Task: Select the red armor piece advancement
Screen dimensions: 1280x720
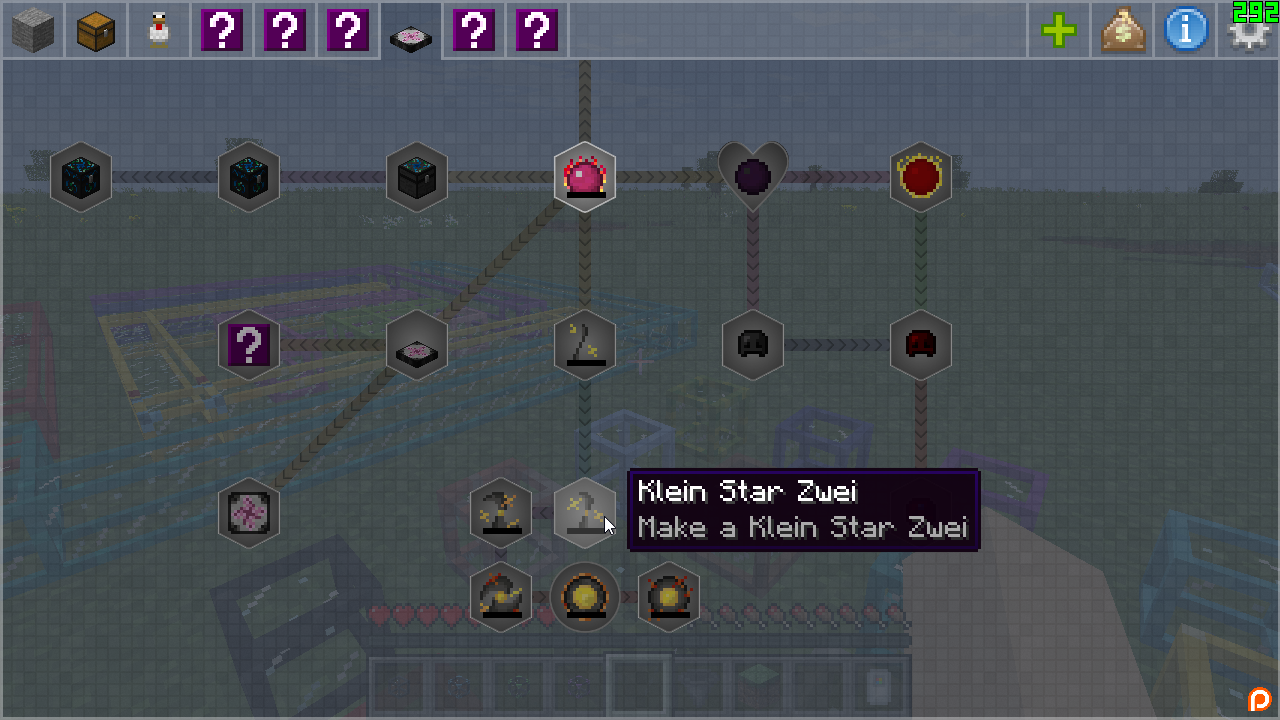Action: [921, 345]
